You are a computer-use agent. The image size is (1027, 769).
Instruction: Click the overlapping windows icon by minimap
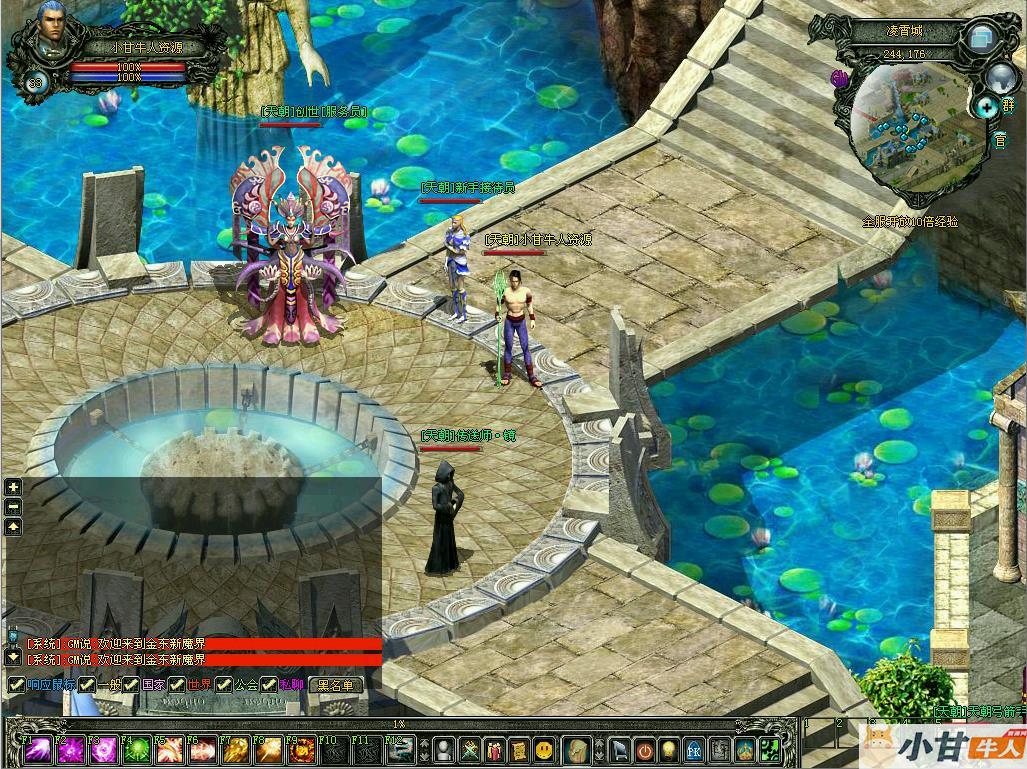point(979,38)
